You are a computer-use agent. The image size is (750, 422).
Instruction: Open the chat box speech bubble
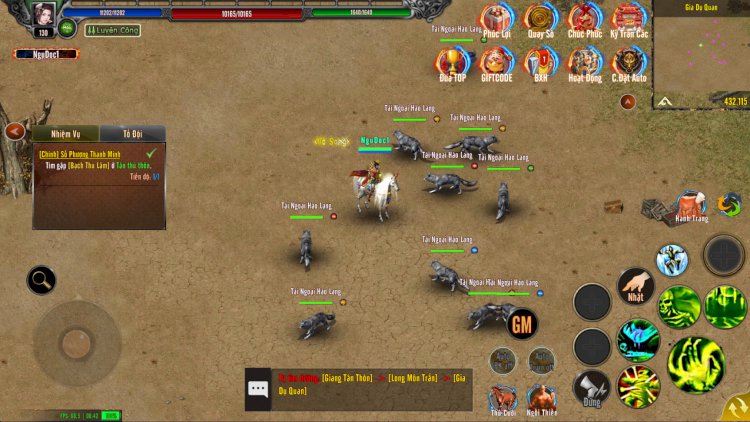259,388
